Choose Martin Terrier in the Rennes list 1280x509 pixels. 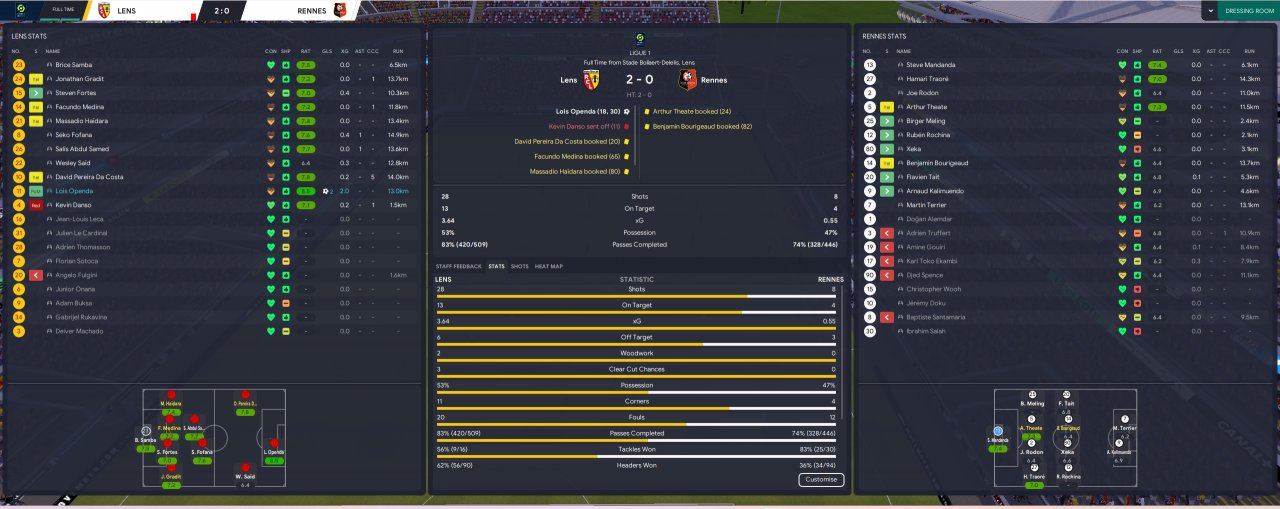coord(925,205)
